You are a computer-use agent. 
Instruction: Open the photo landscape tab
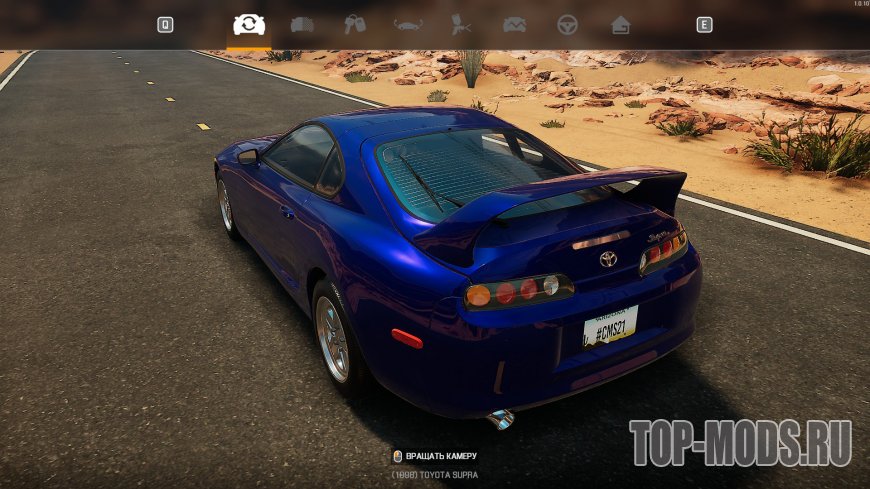(514, 25)
